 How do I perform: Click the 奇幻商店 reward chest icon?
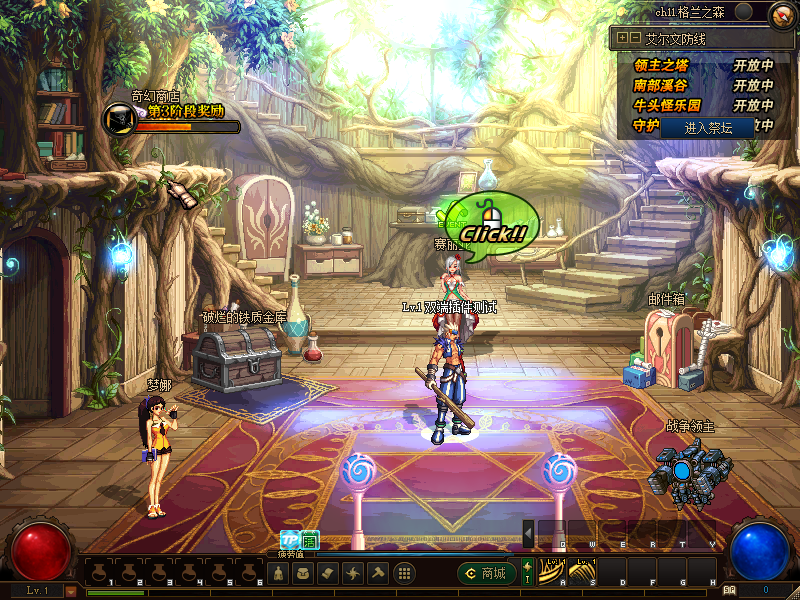click(120, 119)
